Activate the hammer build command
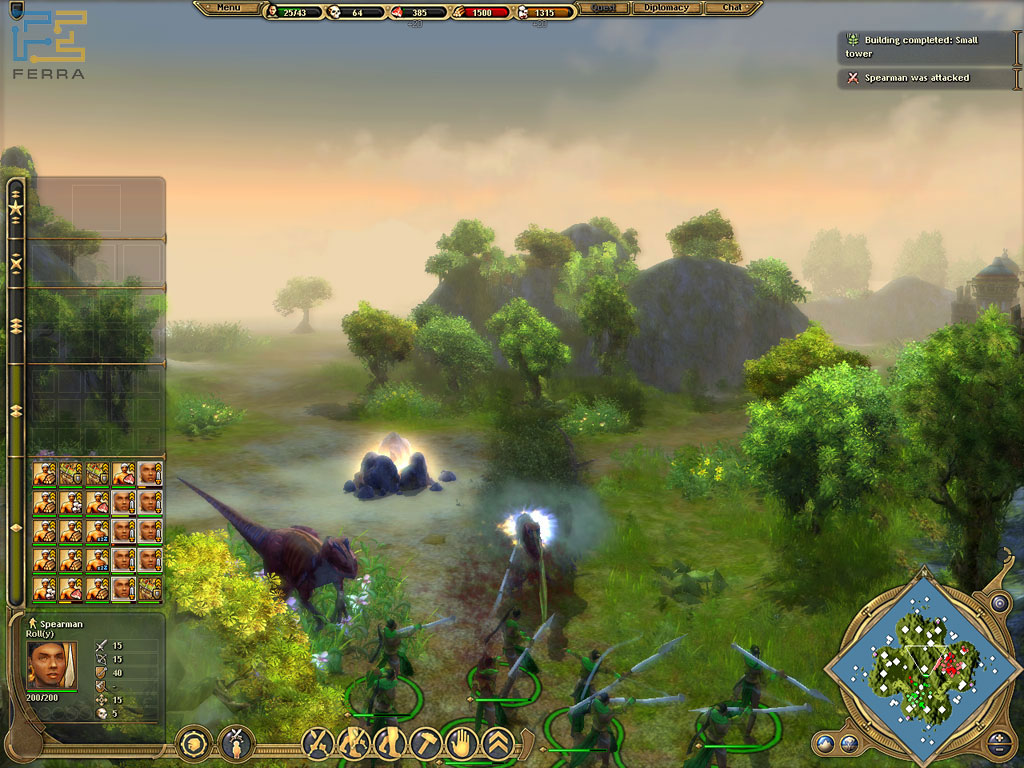Screen dimensions: 1024x768 [x=425, y=743]
